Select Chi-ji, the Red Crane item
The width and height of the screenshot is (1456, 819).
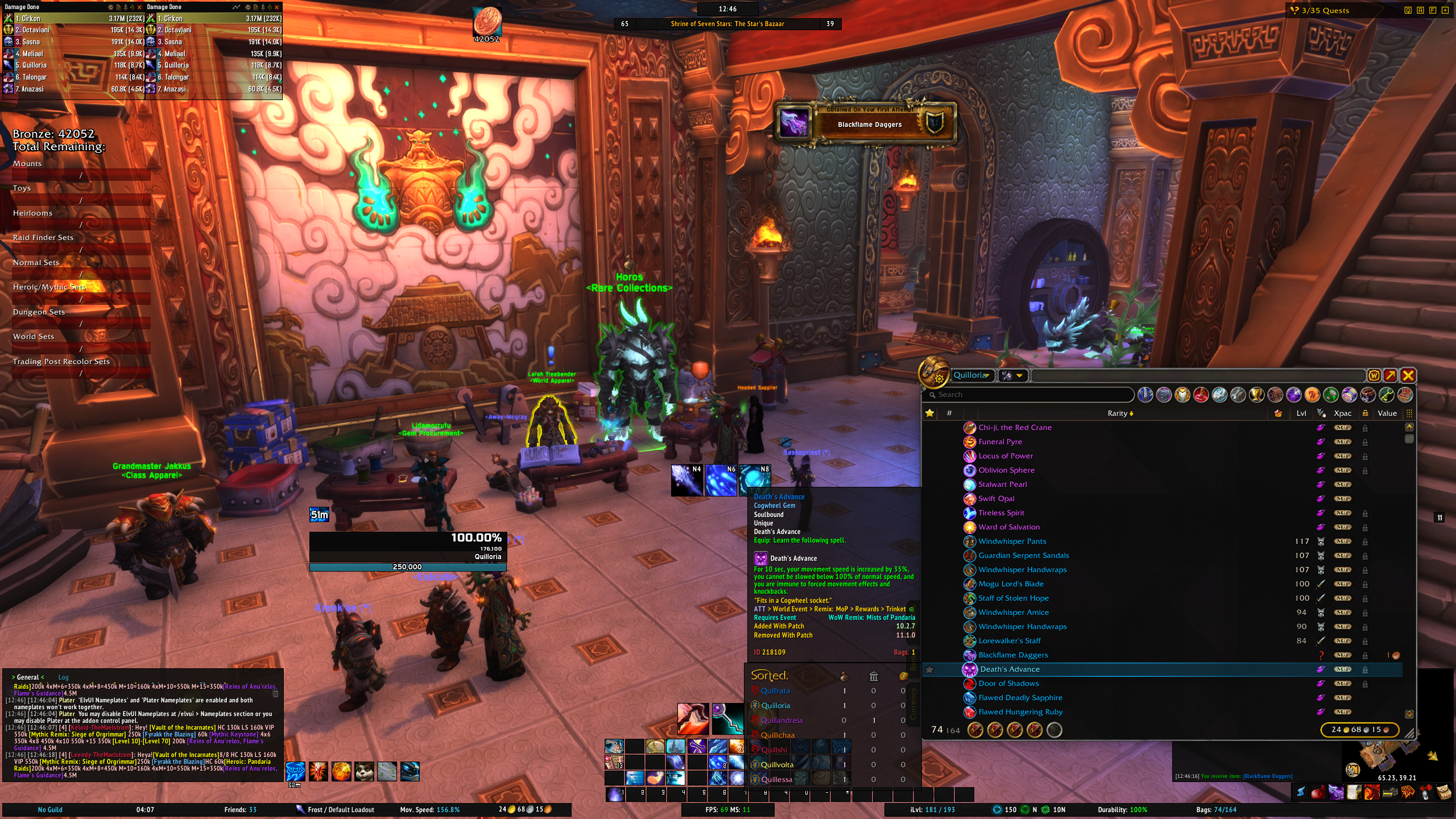[1015, 428]
